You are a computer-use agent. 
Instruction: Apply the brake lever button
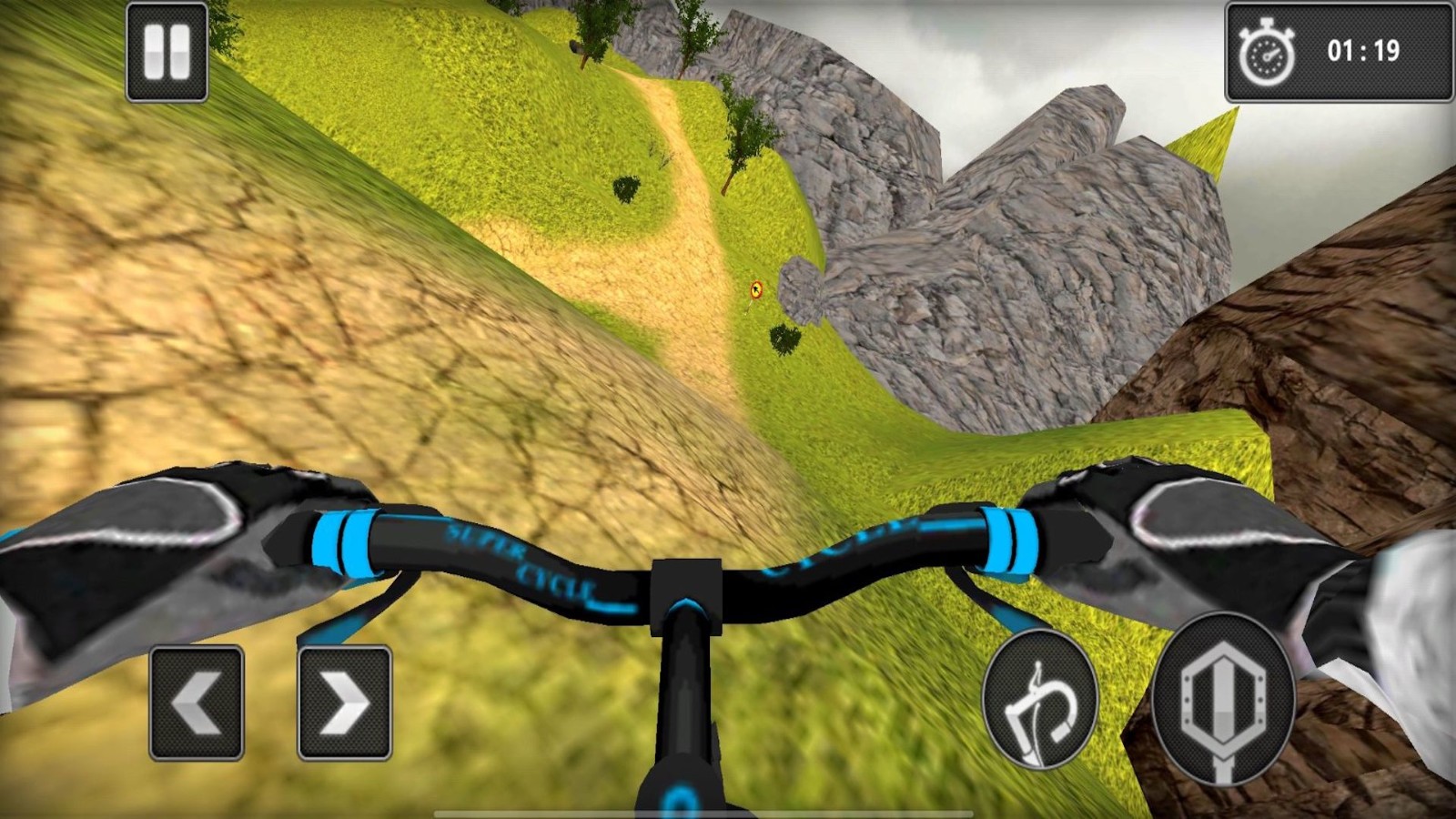[1040, 700]
